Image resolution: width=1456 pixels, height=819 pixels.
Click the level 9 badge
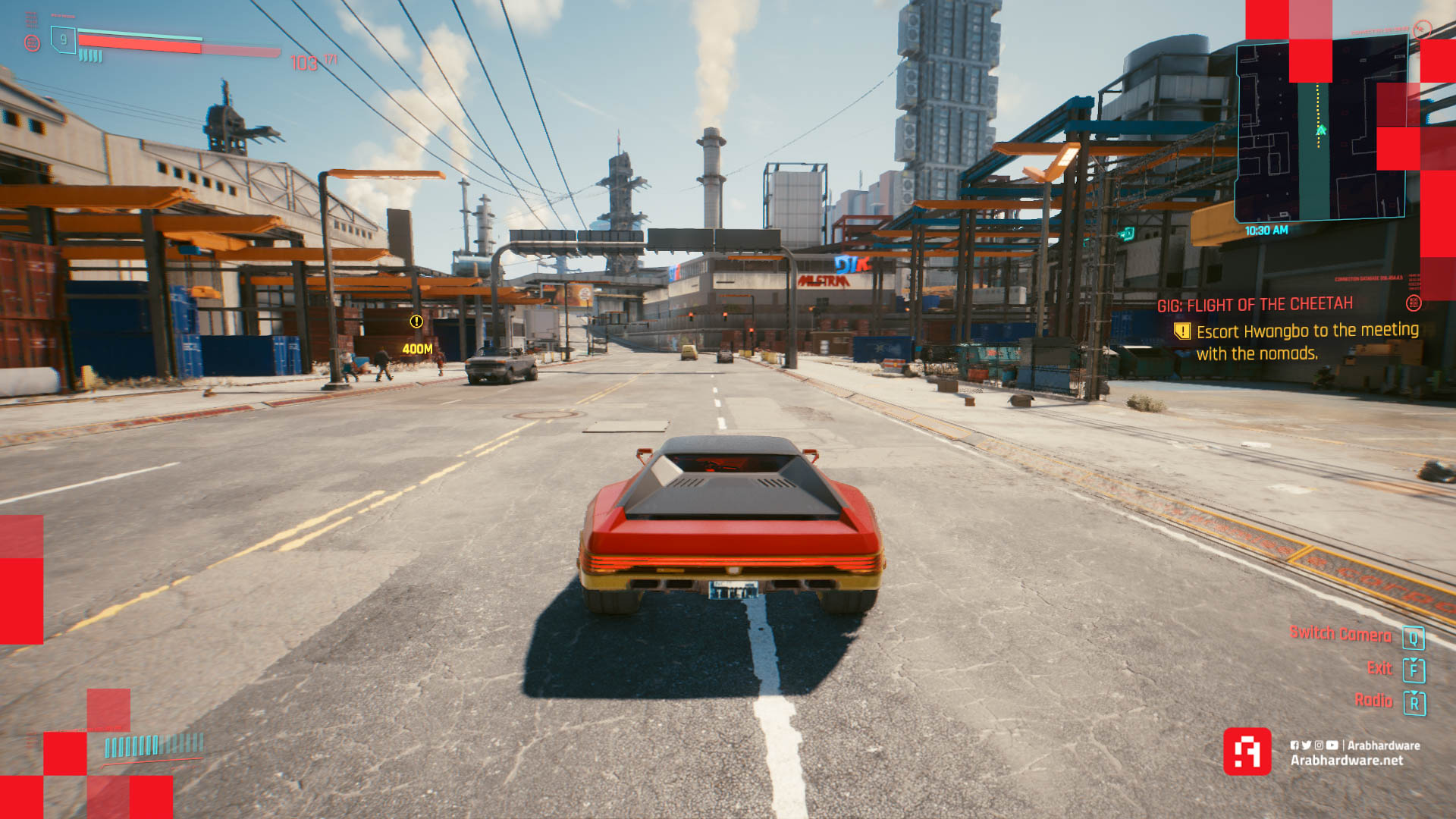click(63, 39)
